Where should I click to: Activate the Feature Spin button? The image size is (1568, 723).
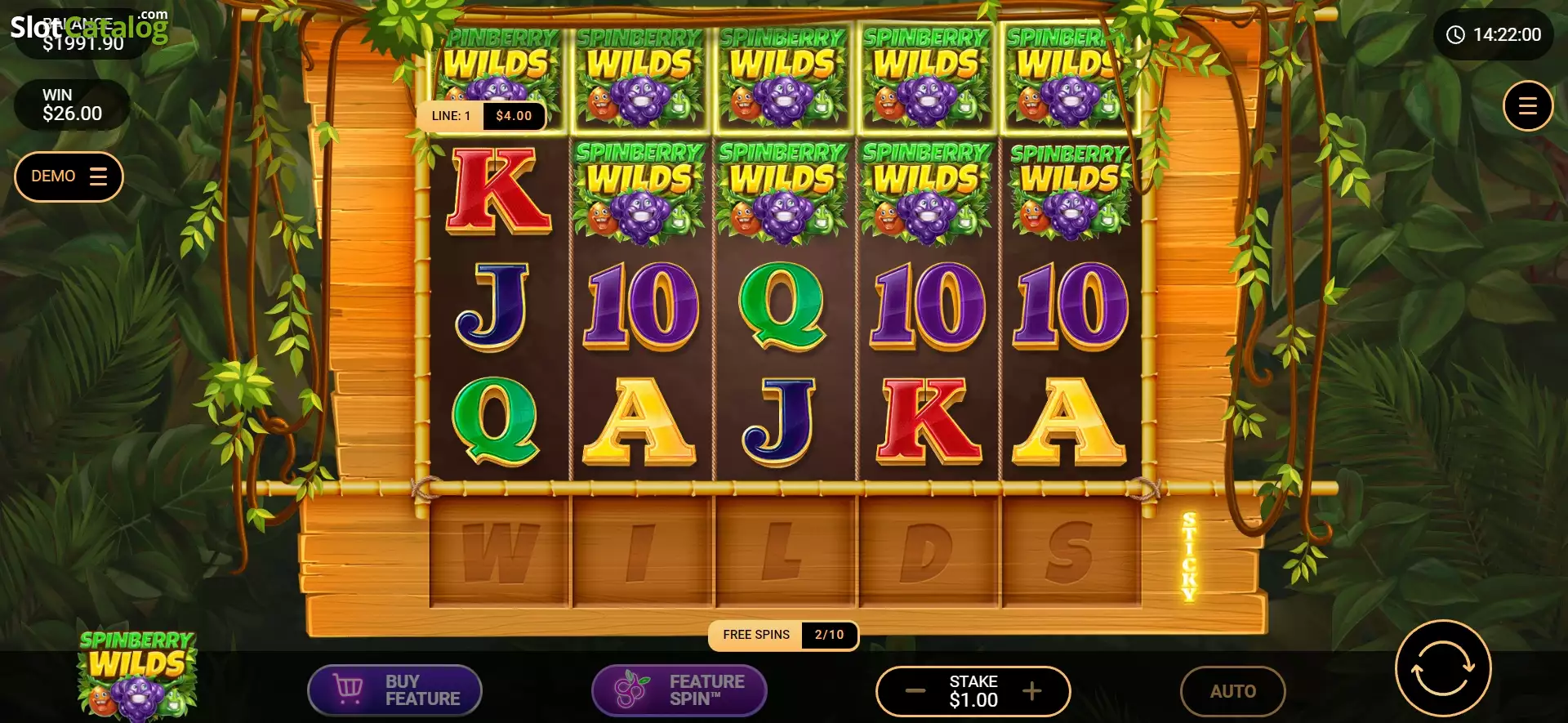coord(679,690)
